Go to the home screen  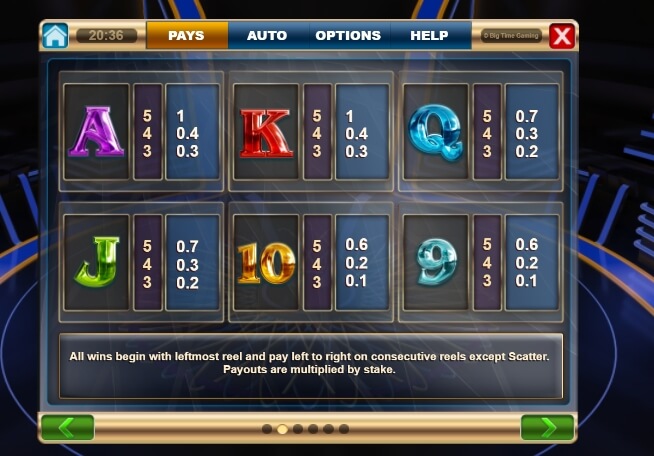click(55, 36)
